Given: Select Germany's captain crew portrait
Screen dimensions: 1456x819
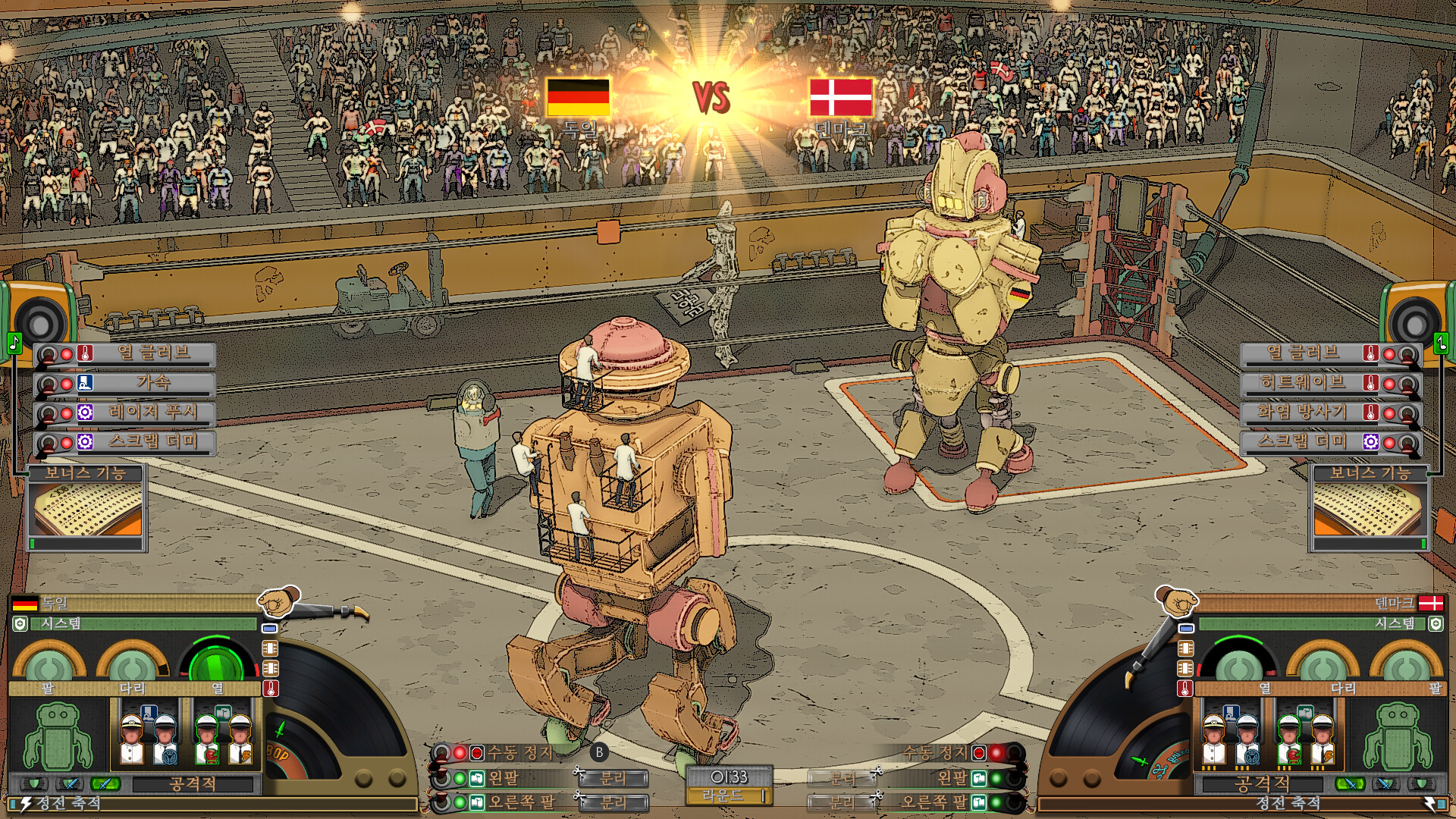Looking at the screenshot, I should [x=132, y=739].
